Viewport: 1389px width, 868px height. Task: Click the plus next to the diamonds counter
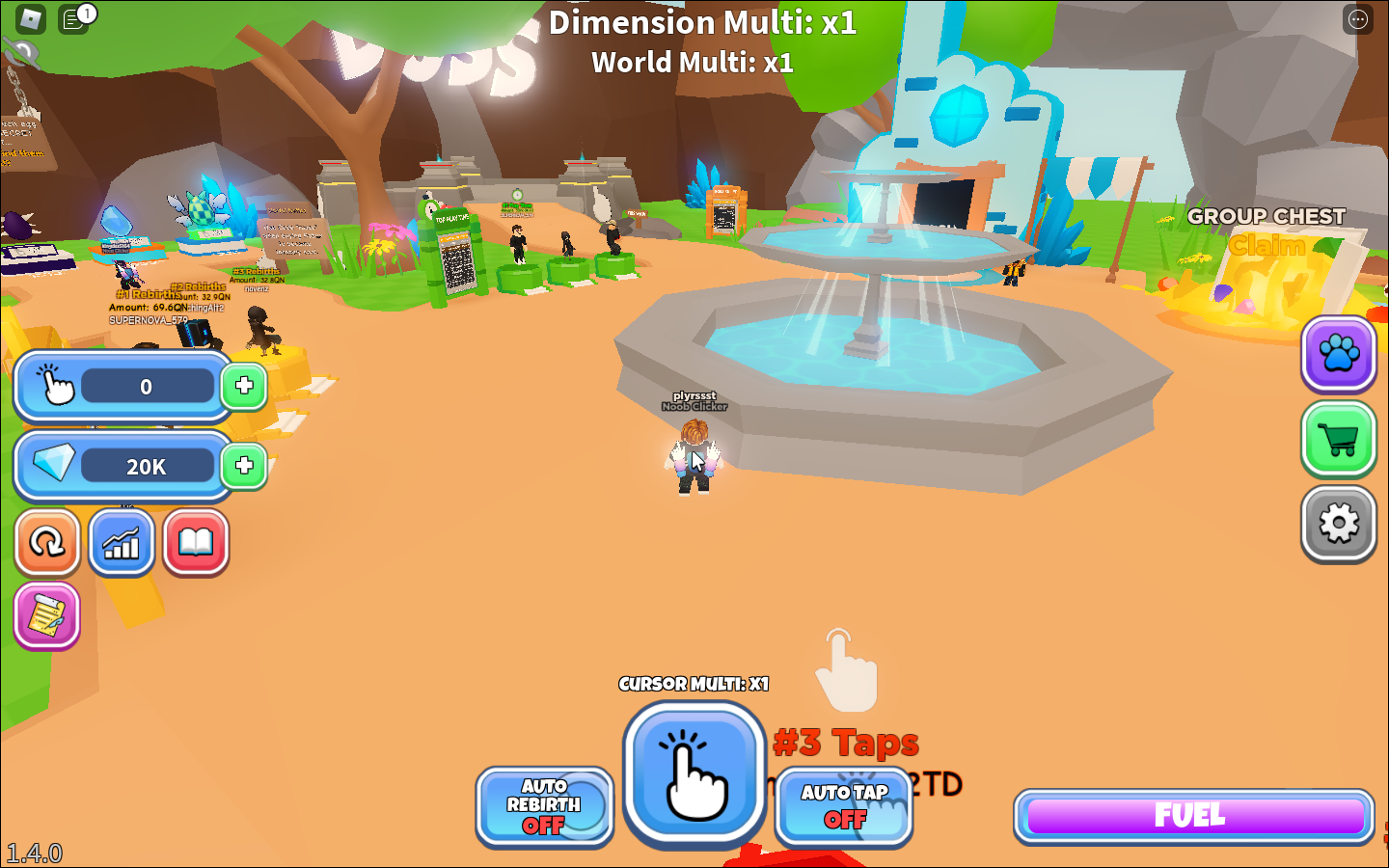point(245,467)
